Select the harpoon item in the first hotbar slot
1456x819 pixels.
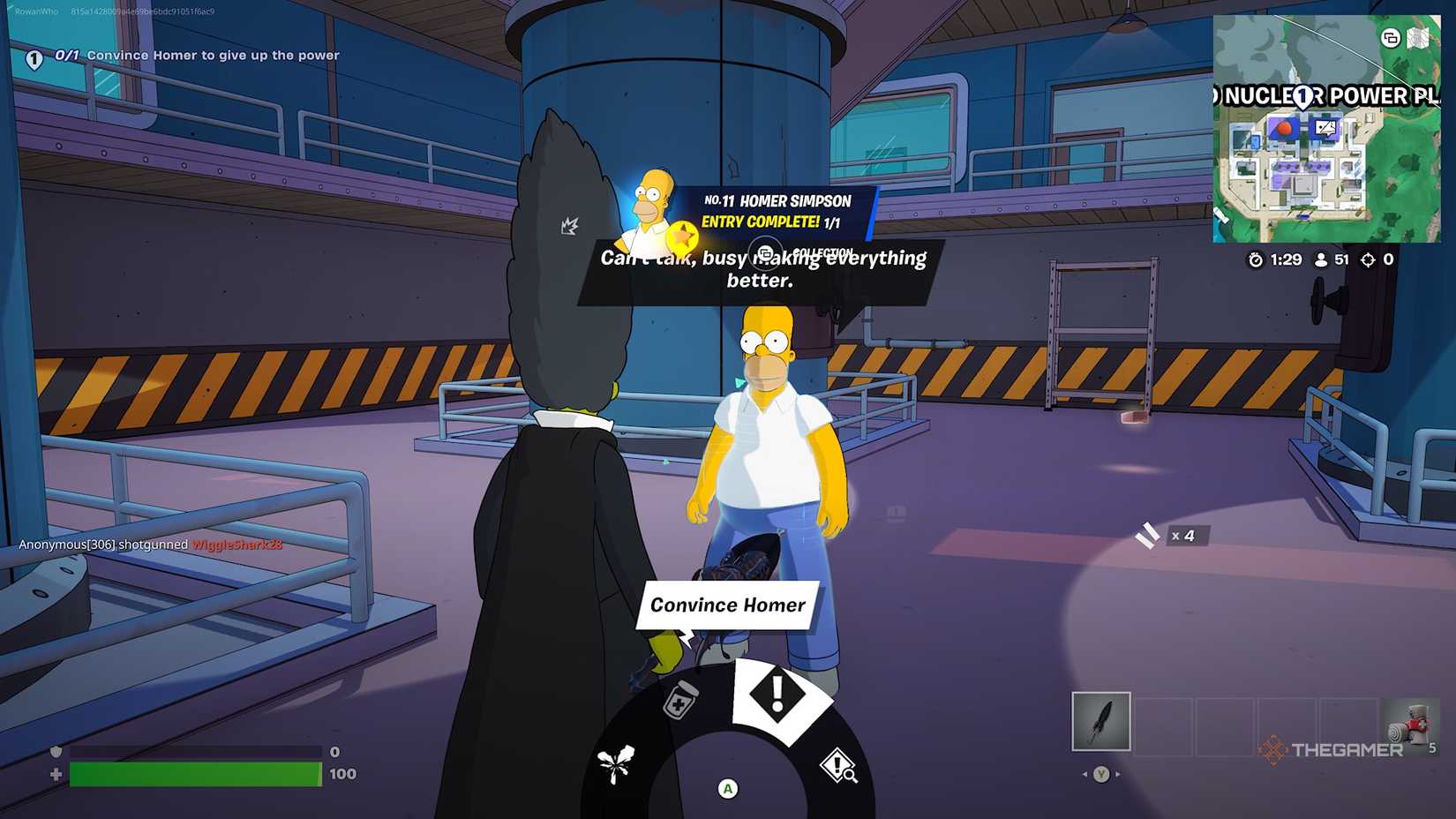pyautogui.click(x=1100, y=721)
